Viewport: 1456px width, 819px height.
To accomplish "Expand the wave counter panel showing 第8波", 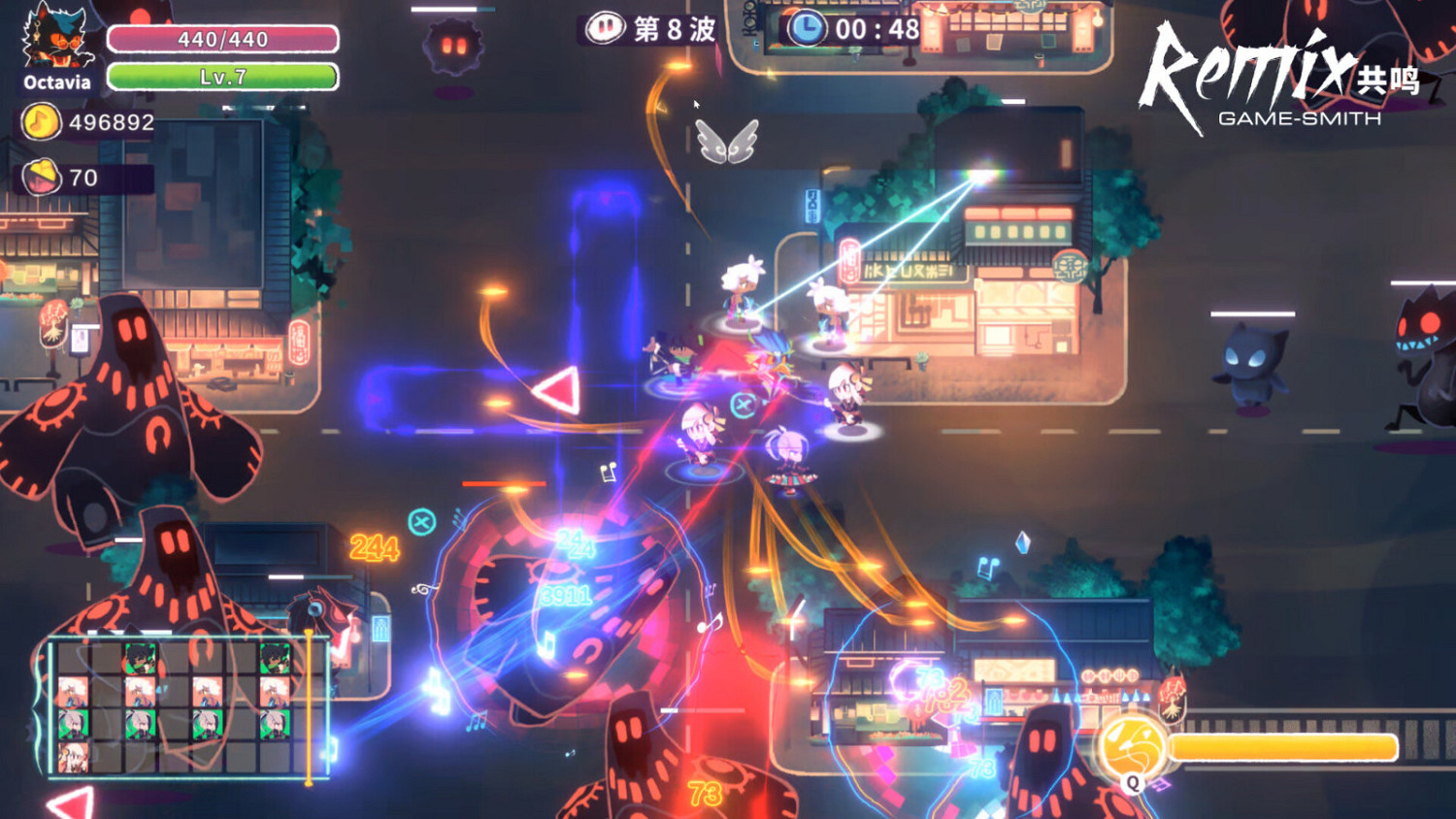I will point(650,29).
